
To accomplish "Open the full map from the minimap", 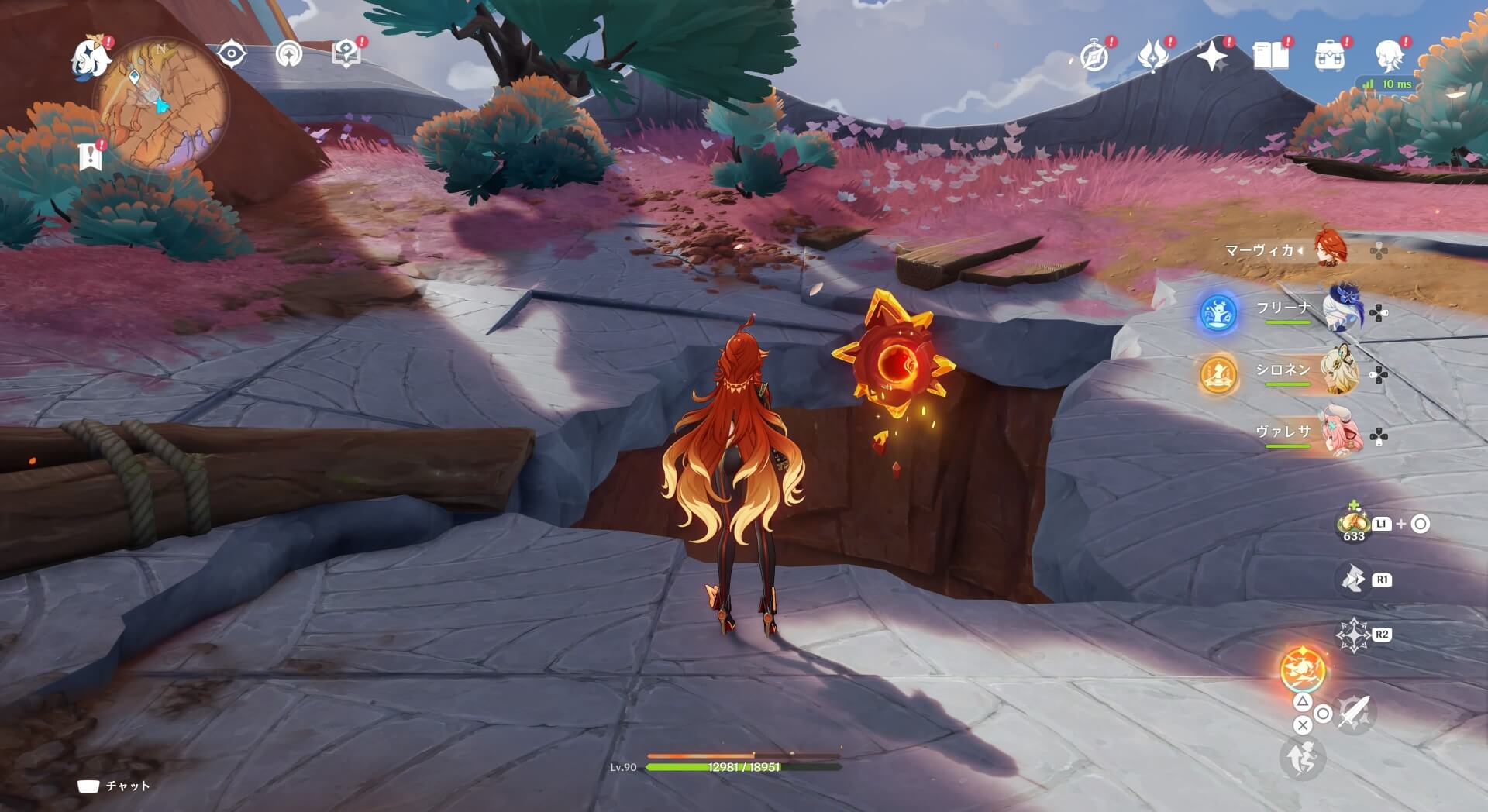I will click(x=161, y=105).
